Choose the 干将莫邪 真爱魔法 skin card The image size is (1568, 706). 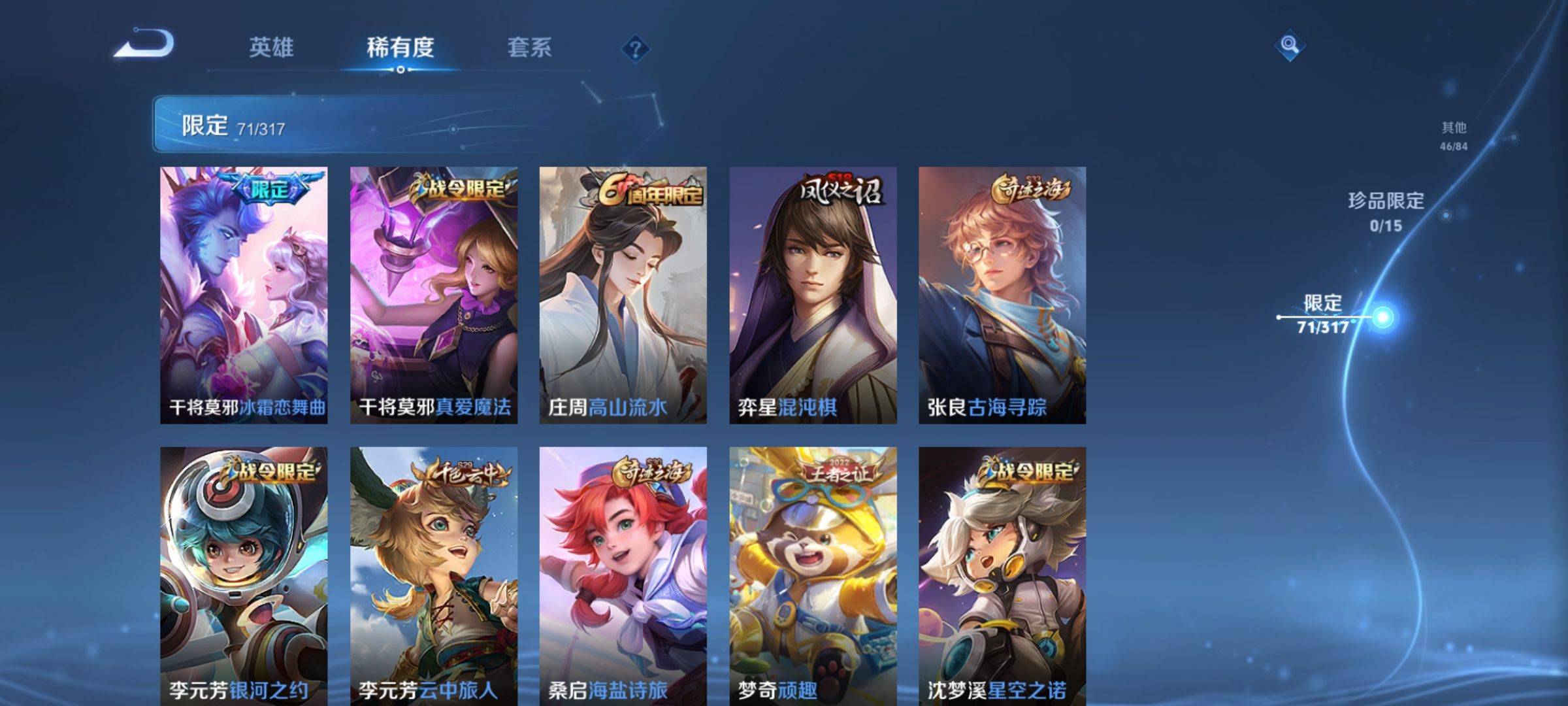(x=434, y=295)
